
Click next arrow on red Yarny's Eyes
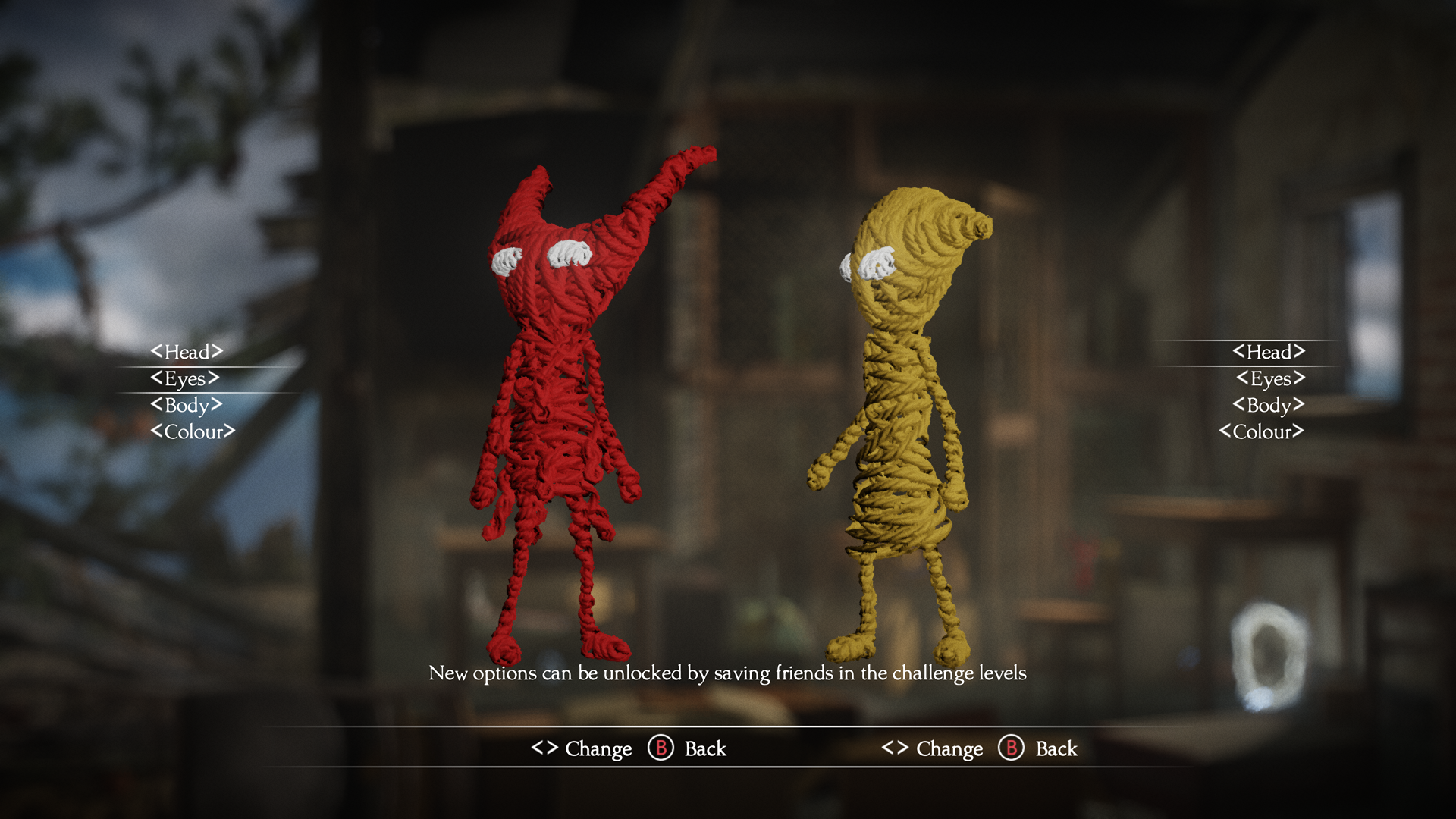pyautogui.click(x=213, y=378)
